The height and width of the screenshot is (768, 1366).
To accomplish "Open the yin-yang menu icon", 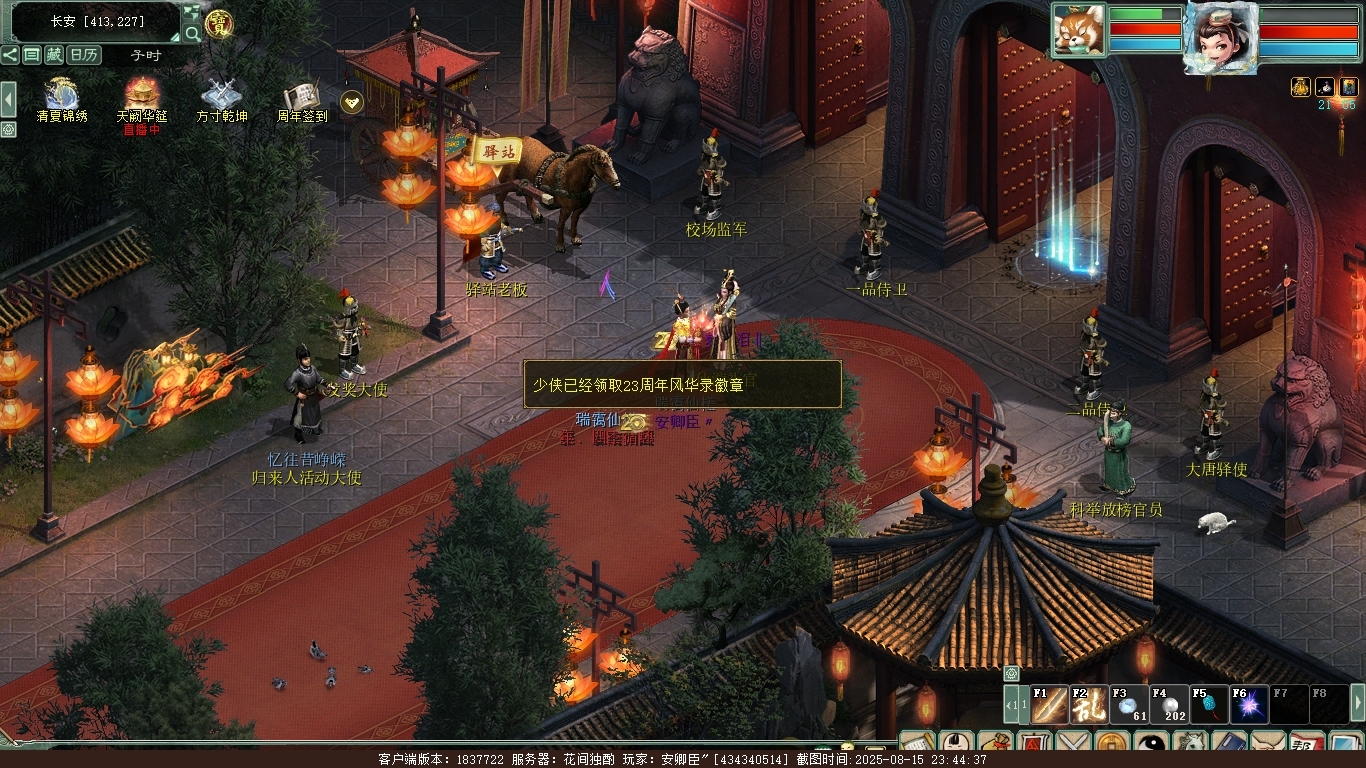I will pyautogui.click(x=1151, y=745).
